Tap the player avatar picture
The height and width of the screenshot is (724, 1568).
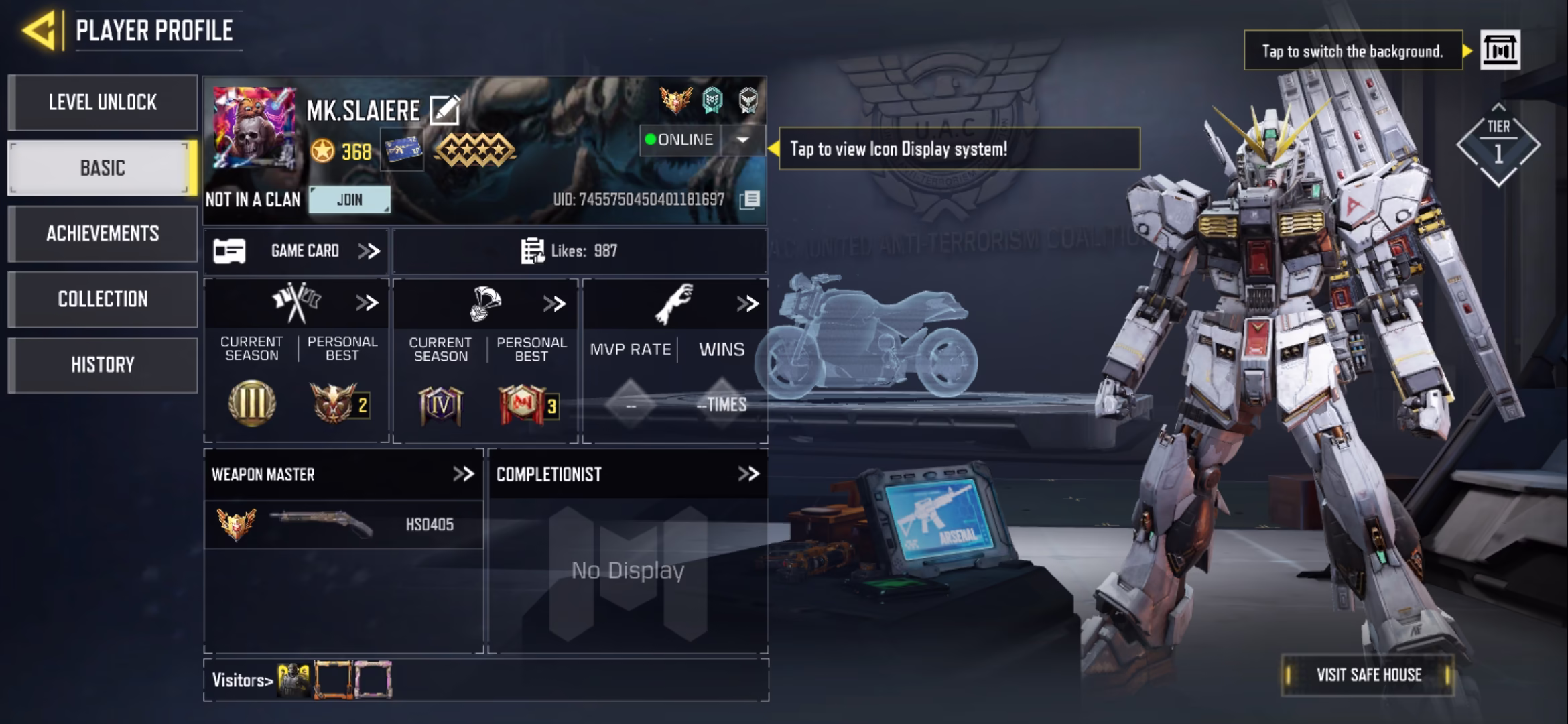254,127
